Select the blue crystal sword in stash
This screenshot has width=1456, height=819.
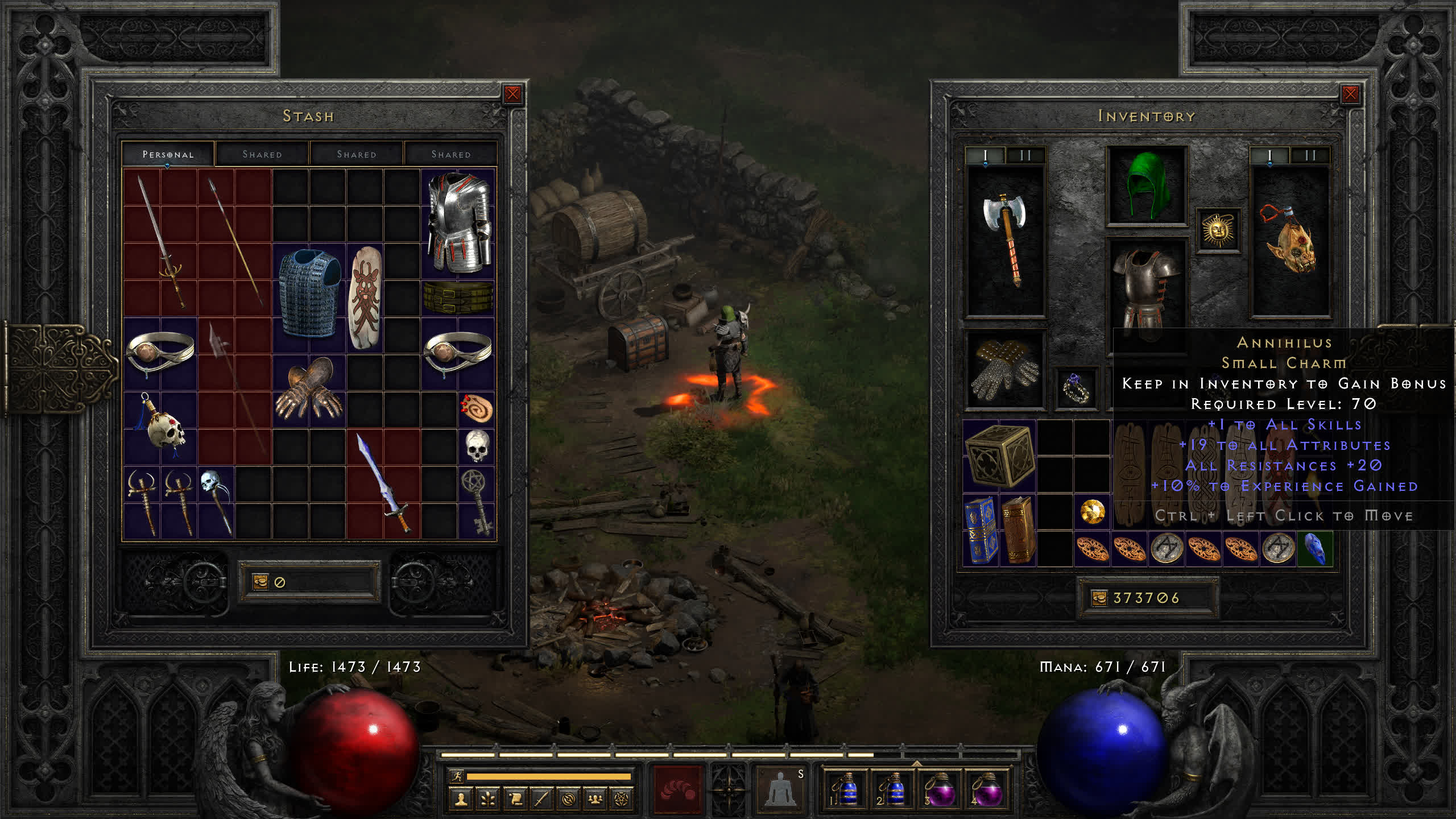pyautogui.click(x=383, y=483)
